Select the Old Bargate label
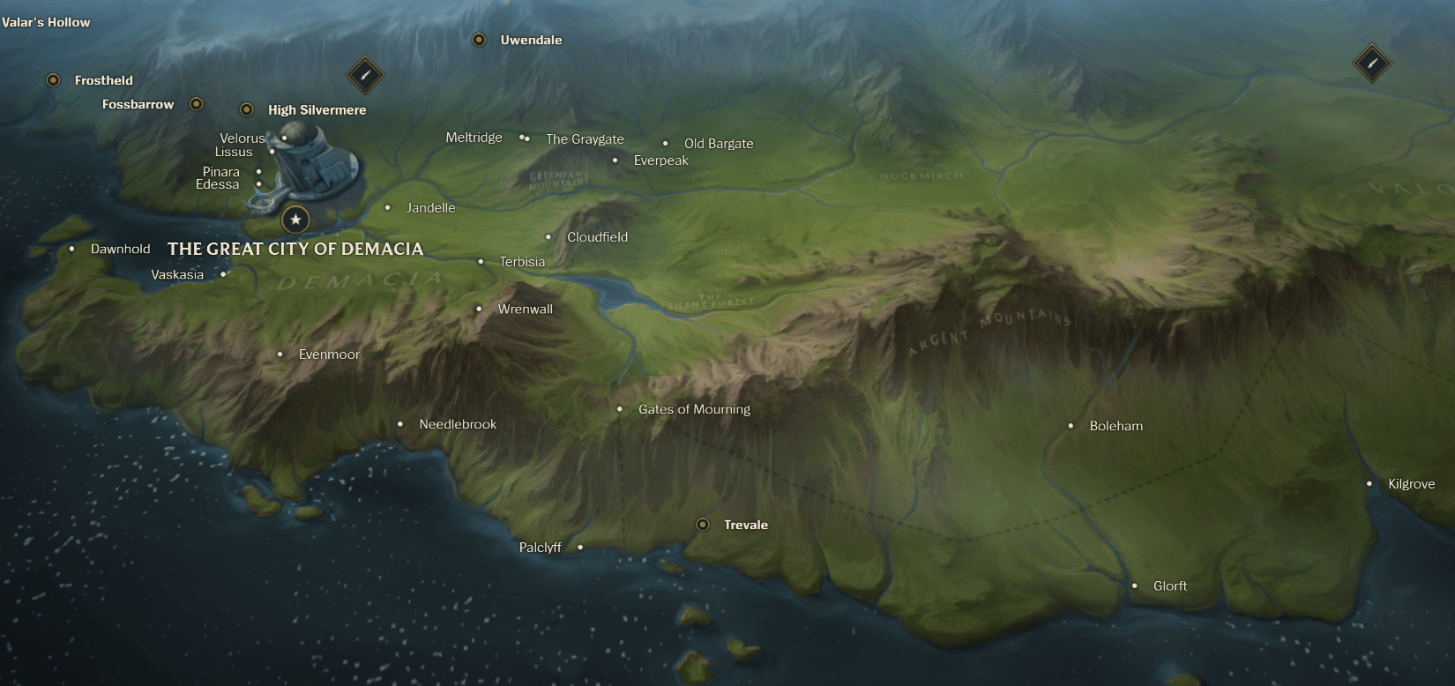This screenshot has width=1455, height=686. 718,144
